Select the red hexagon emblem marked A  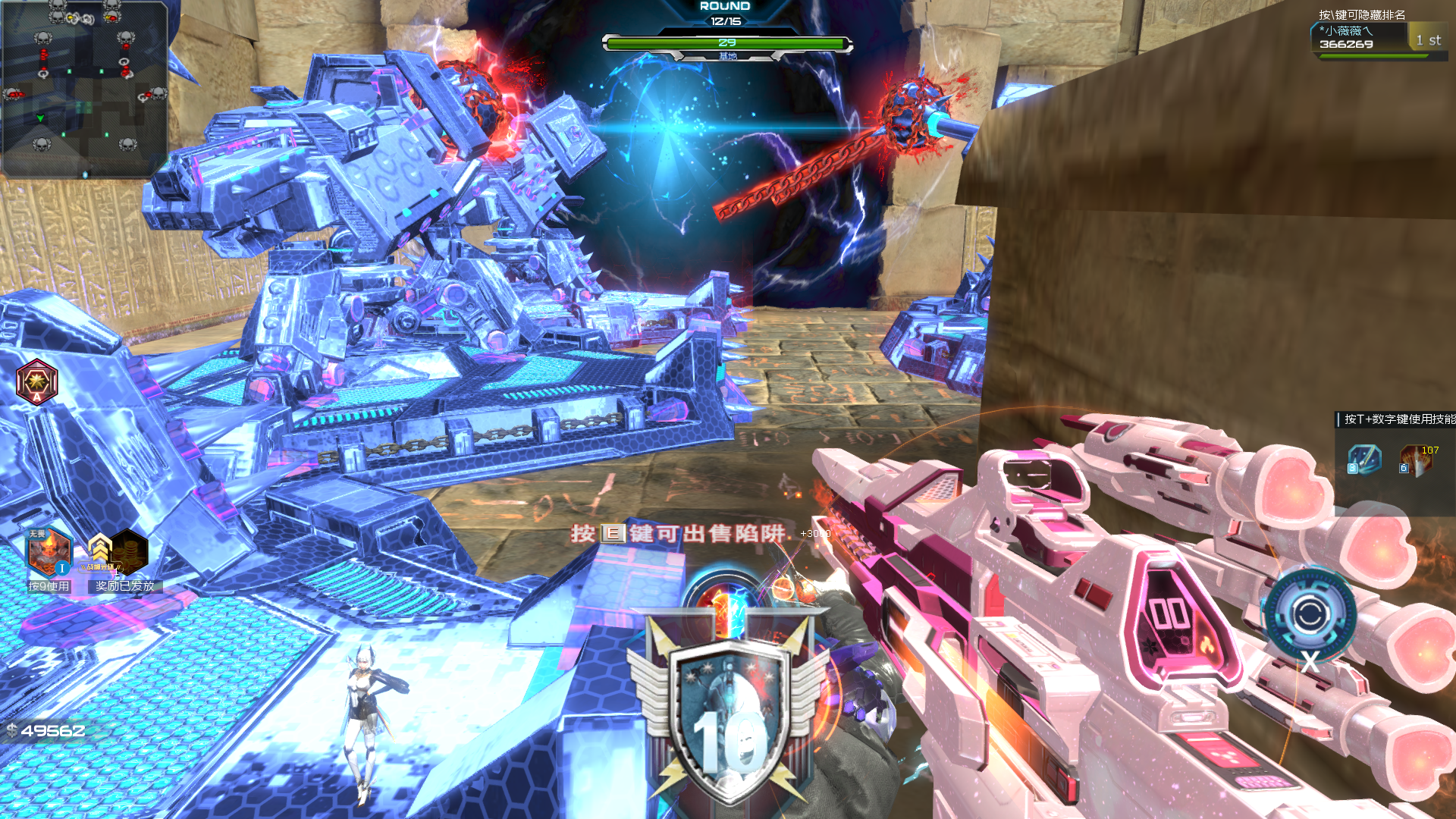(36, 381)
